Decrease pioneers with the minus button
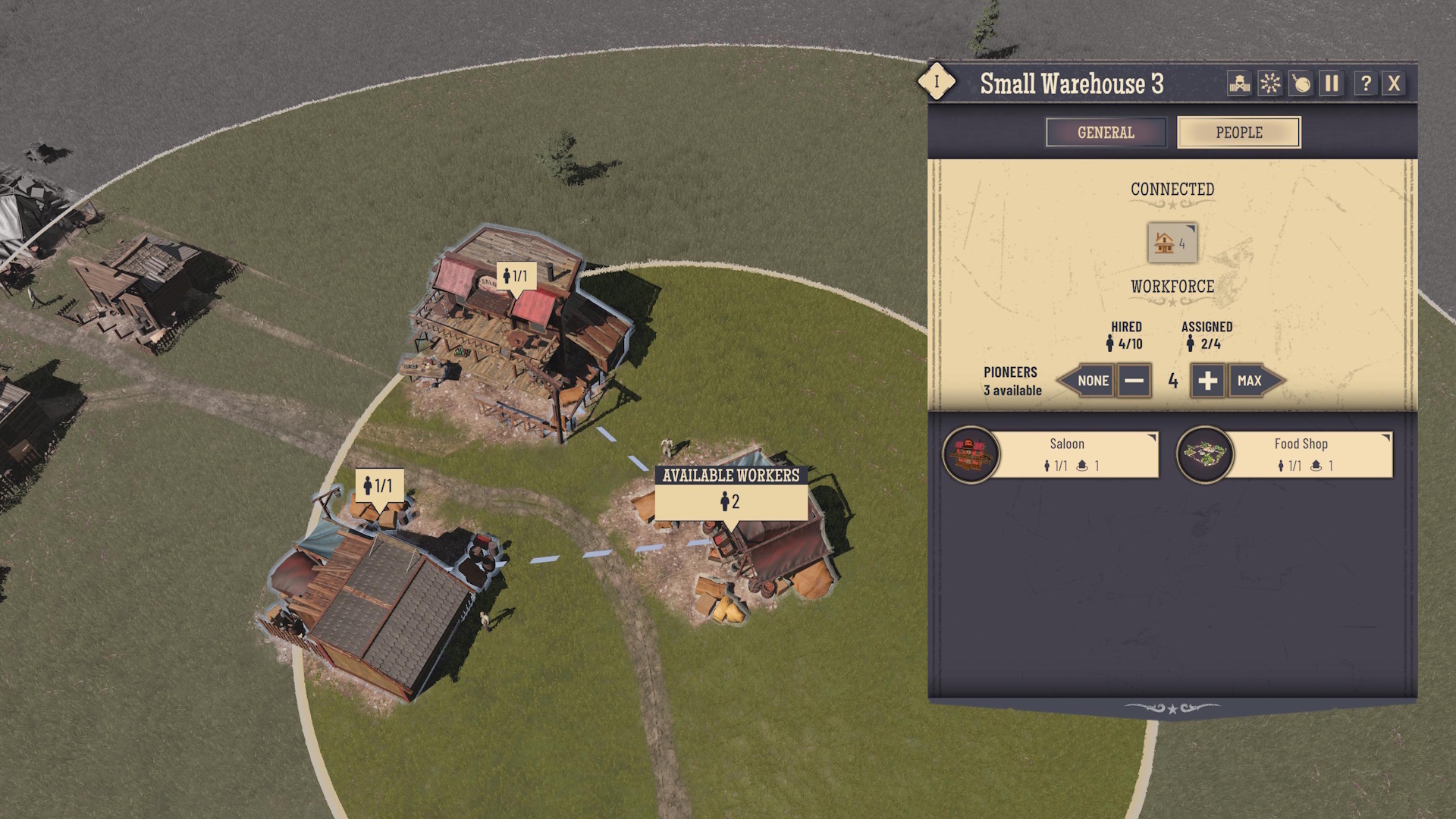Screen dimensions: 1456x819 tap(1134, 381)
